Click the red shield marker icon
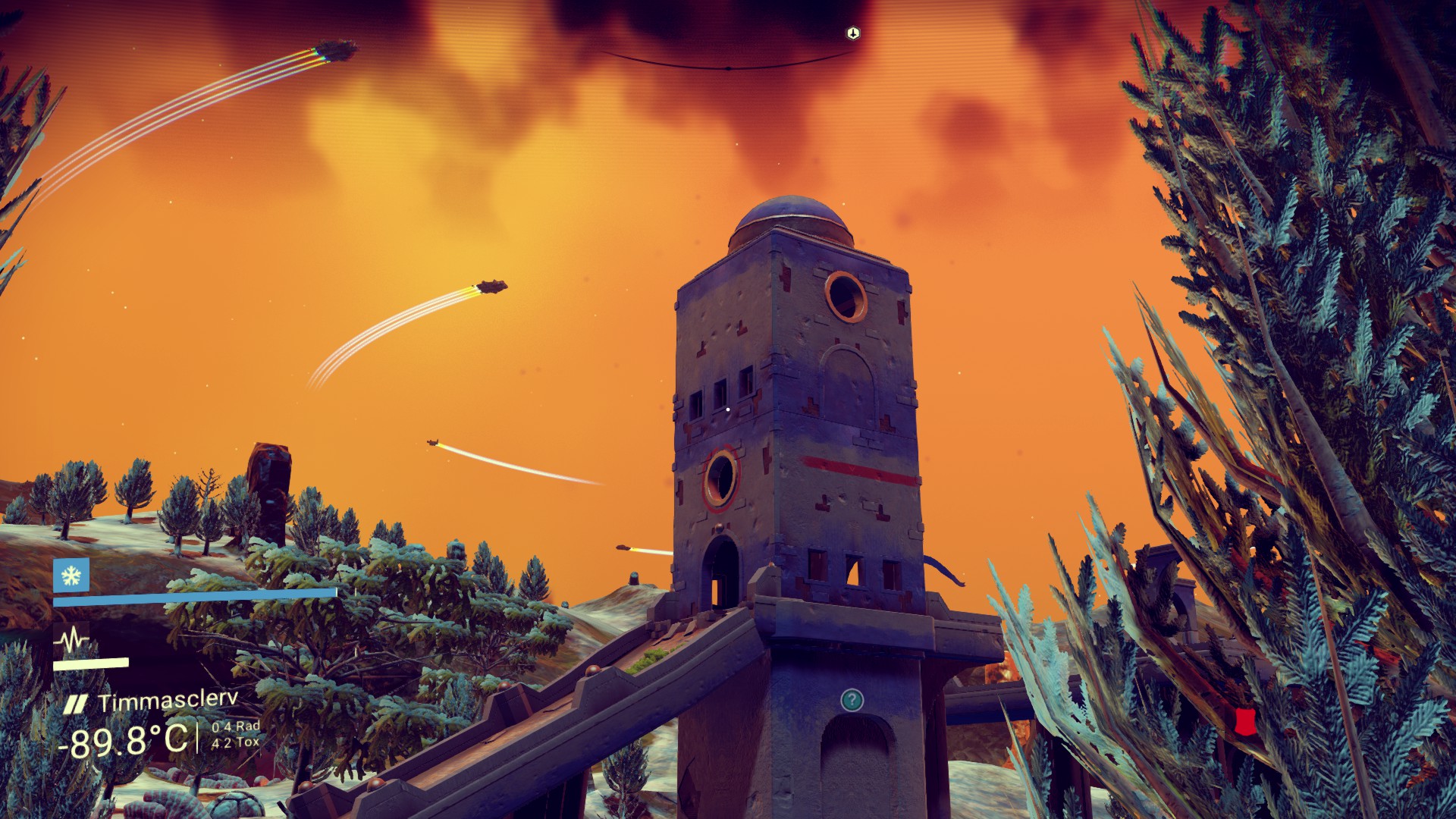1456x819 pixels. tap(1241, 721)
